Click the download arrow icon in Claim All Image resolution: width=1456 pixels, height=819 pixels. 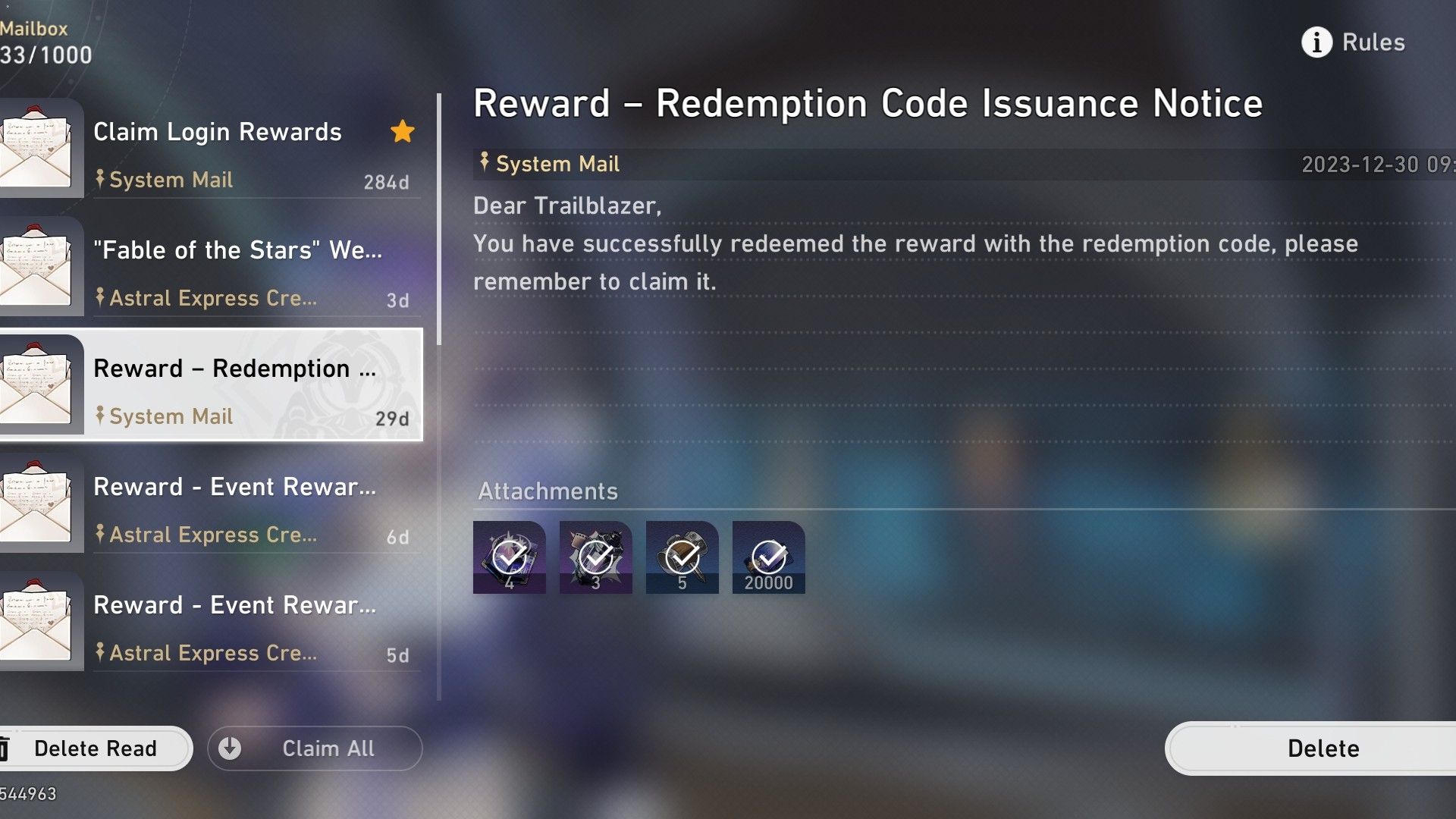pos(229,748)
